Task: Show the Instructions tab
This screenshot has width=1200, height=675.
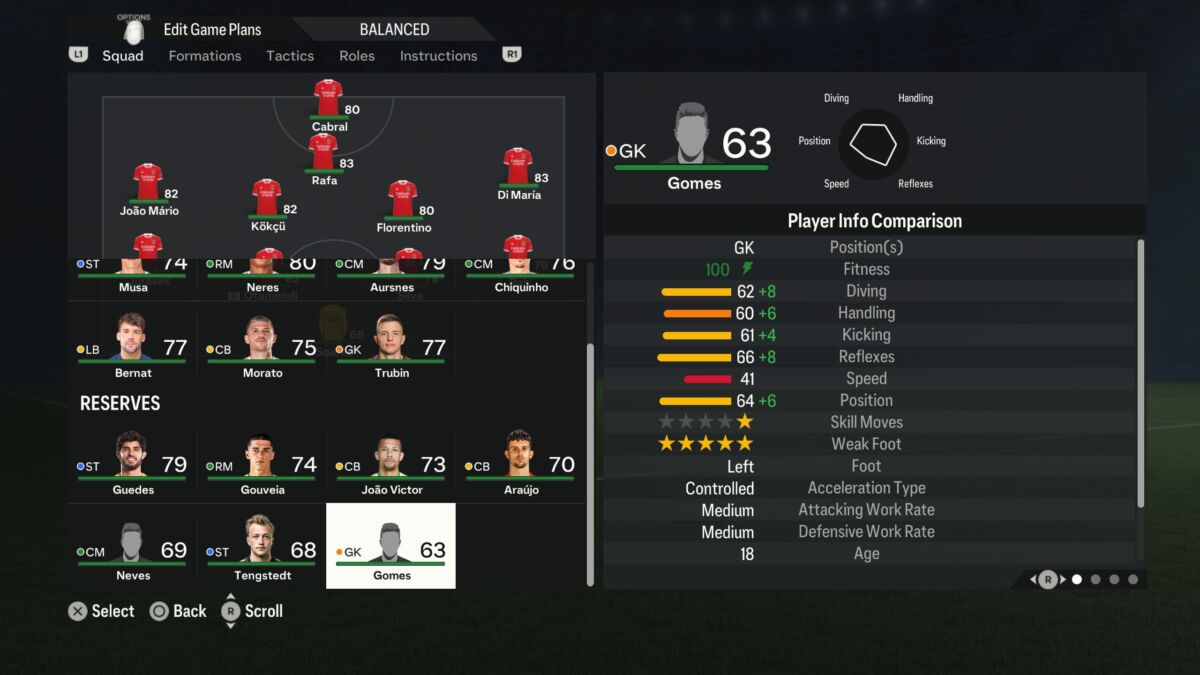Action: [x=439, y=56]
